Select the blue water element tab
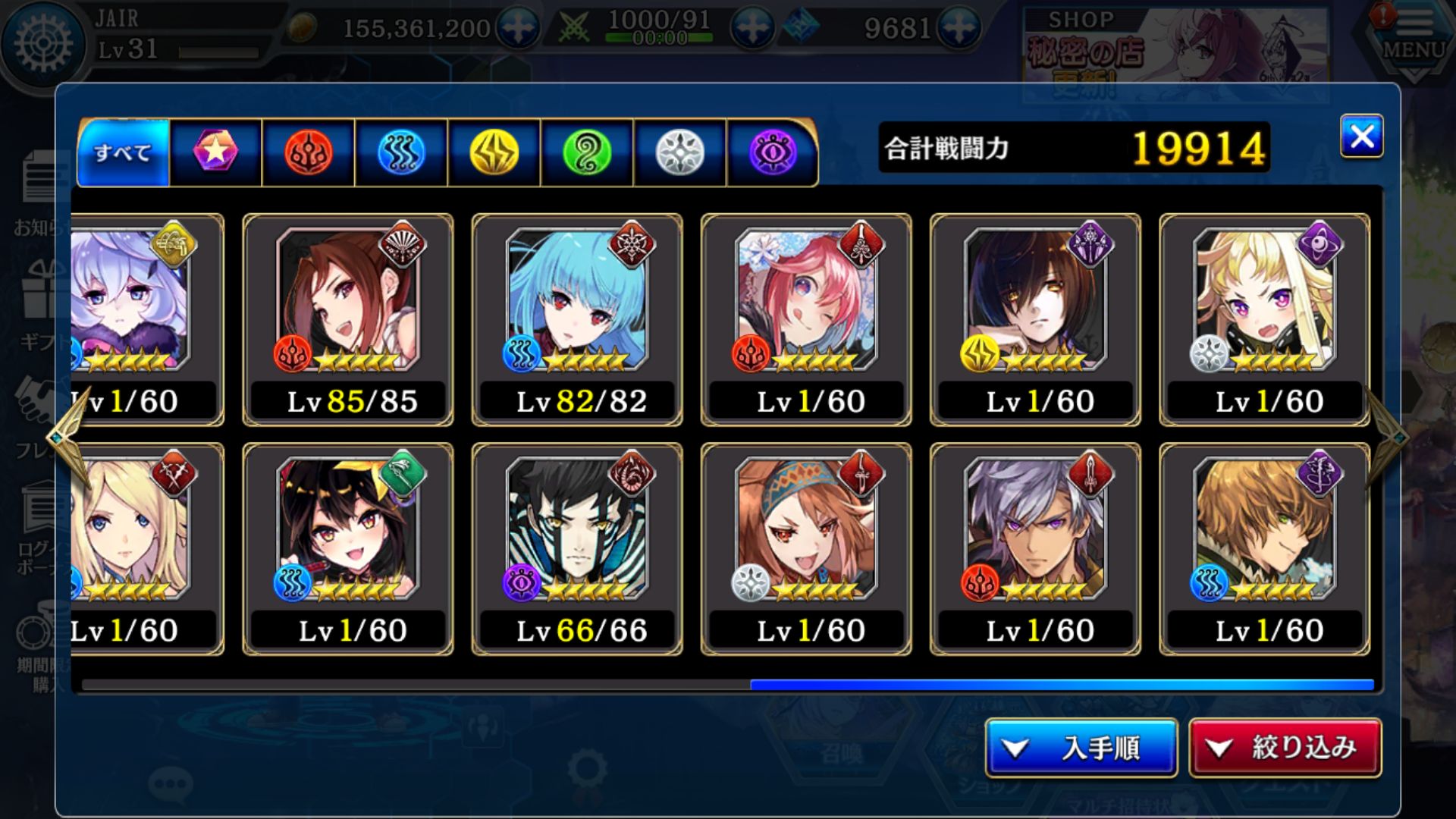The height and width of the screenshot is (819, 1456). [x=401, y=152]
